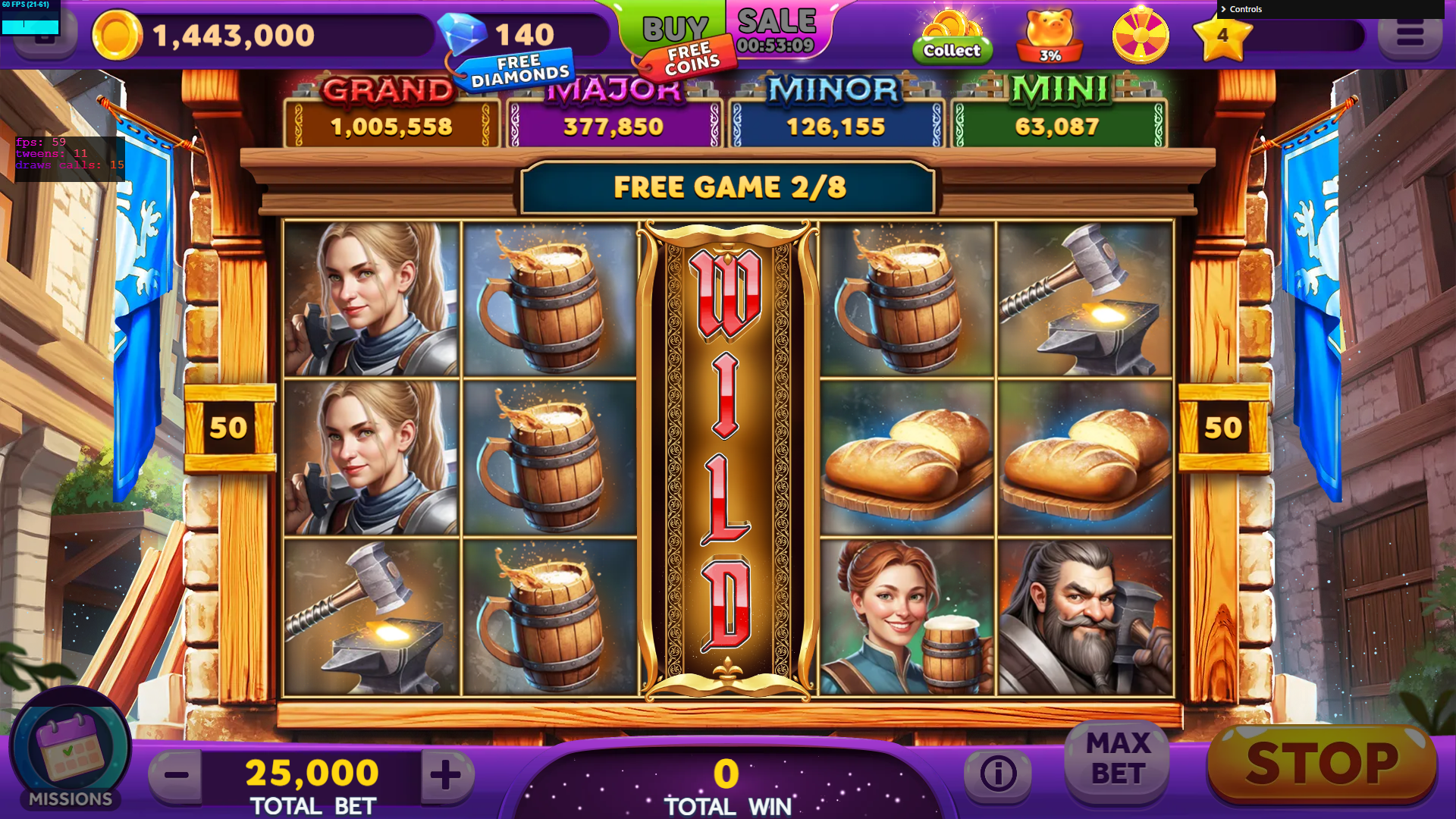
Task: Spin the bonus wheel icon
Action: tap(1140, 36)
